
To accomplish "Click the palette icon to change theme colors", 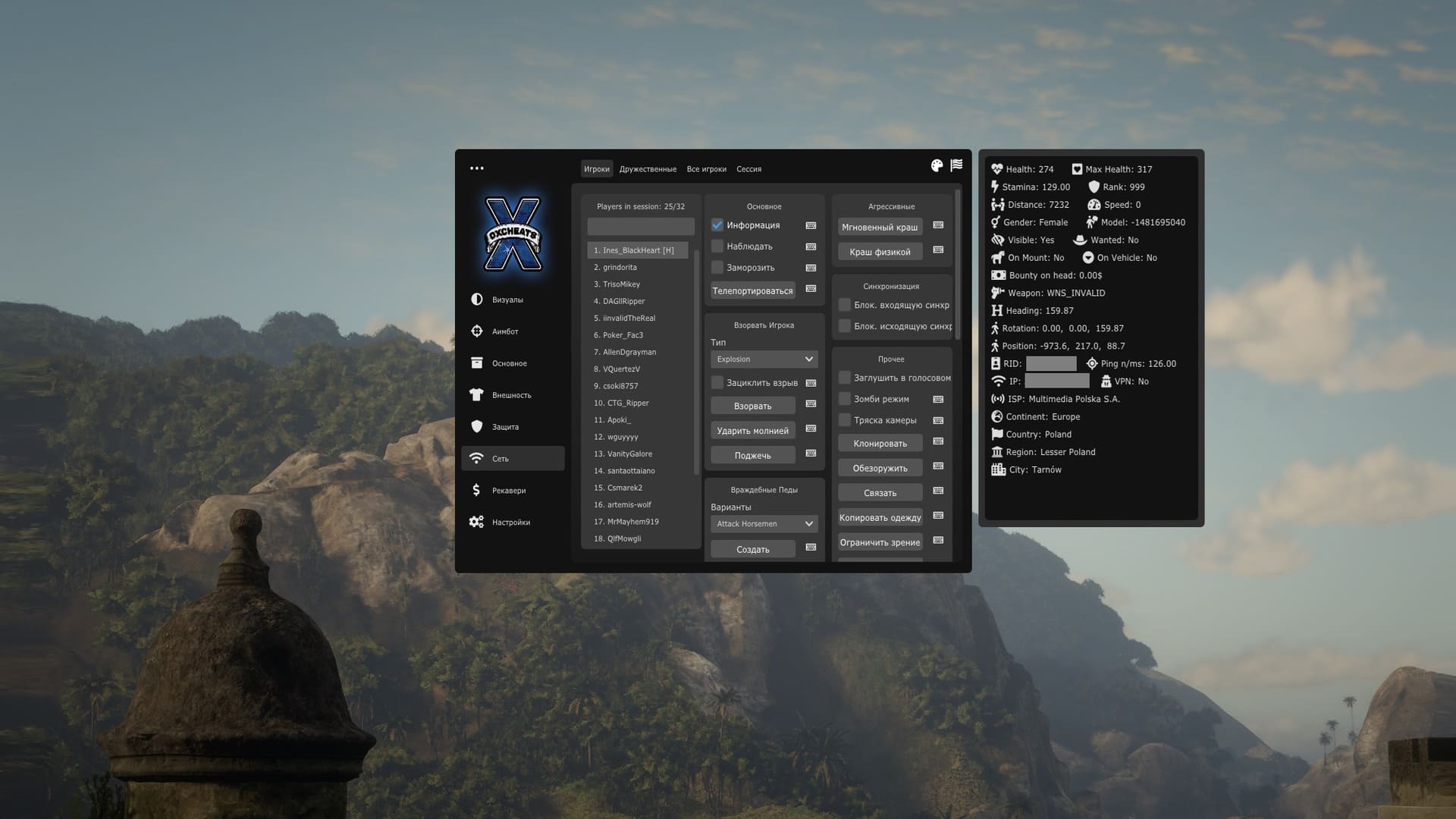I will pos(937,165).
